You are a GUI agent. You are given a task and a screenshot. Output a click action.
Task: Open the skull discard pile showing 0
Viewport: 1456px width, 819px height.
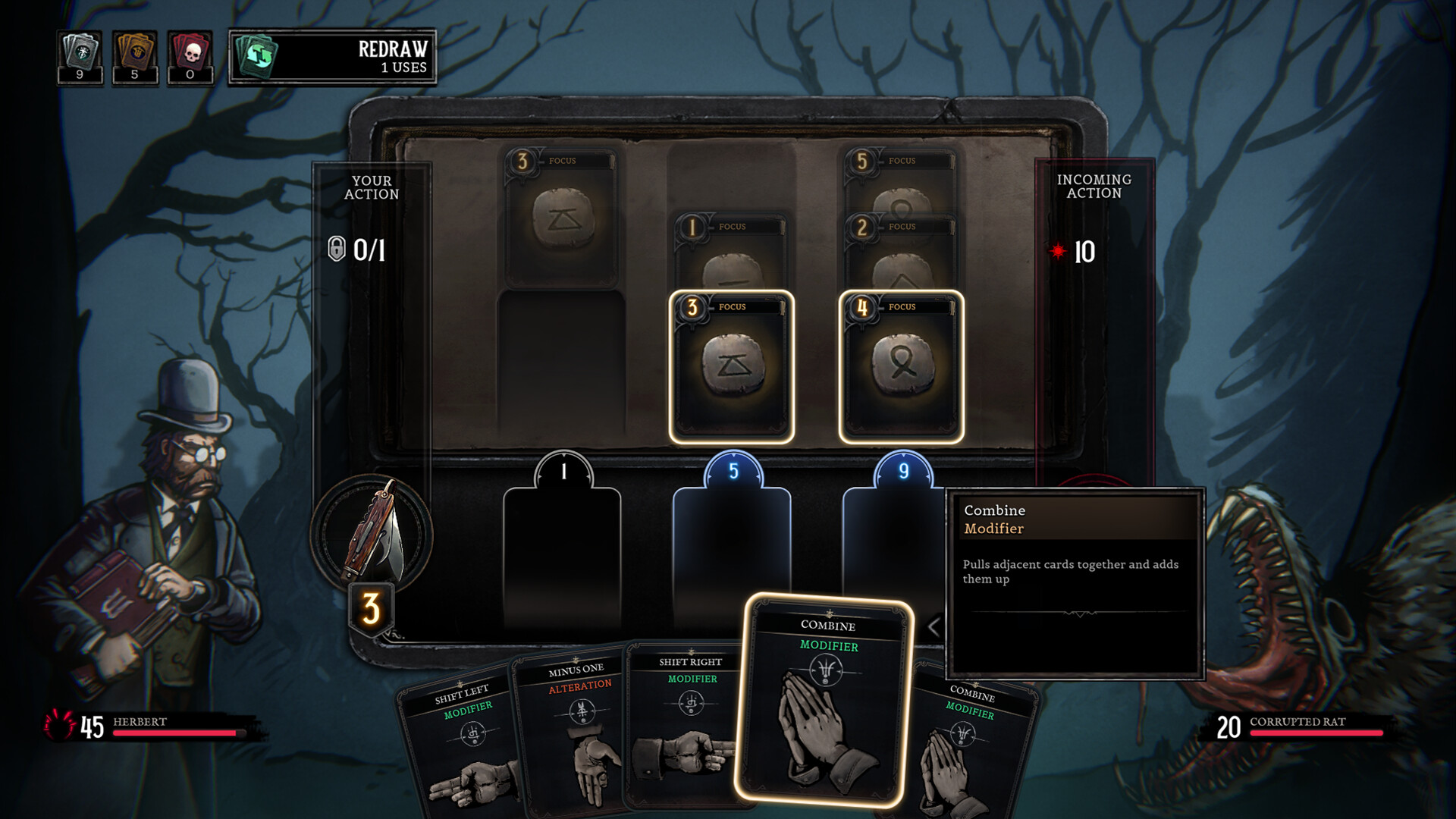(189, 53)
